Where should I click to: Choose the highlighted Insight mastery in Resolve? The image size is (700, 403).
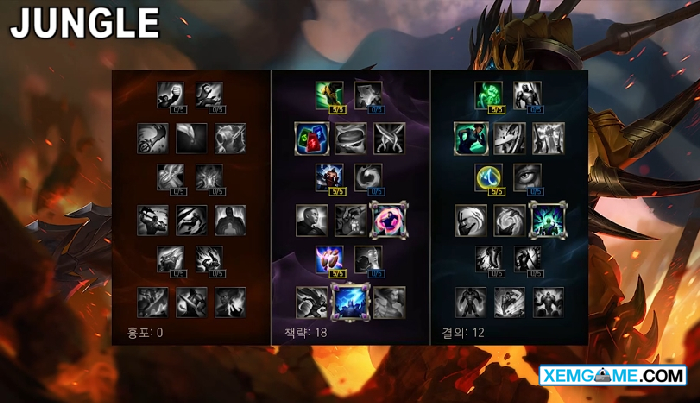(x=548, y=219)
